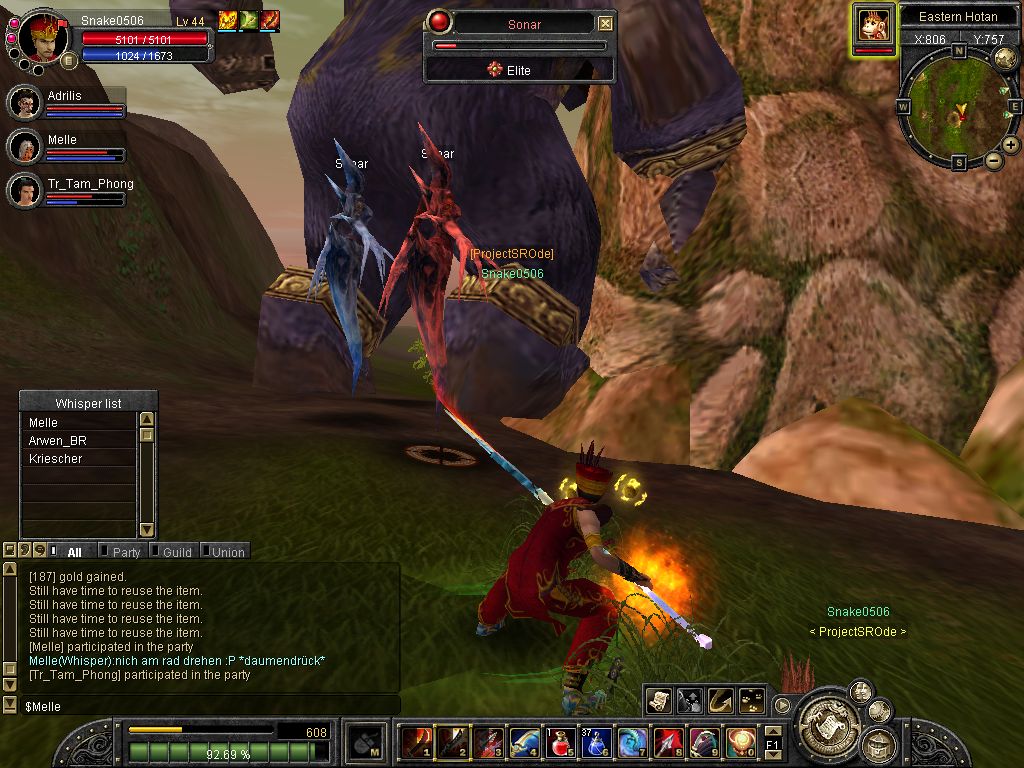Switch chat to the Guild tab
1024x768 pixels.
click(177, 552)
